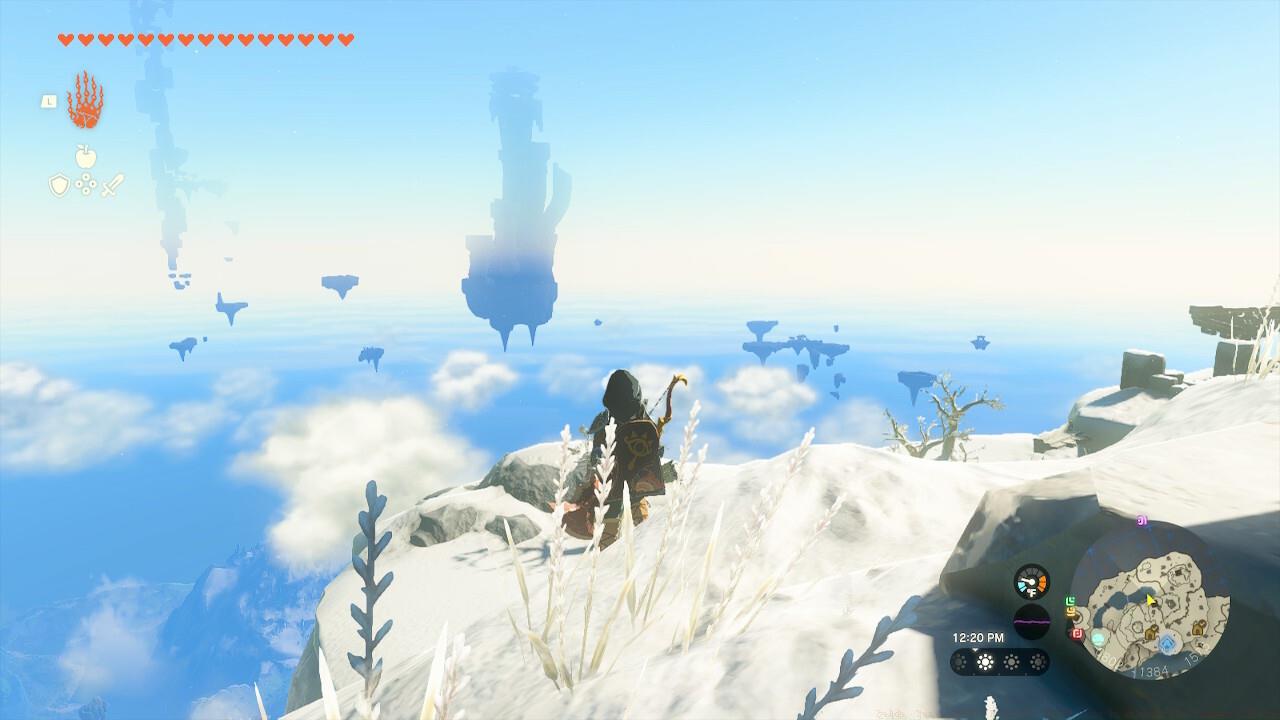The image size is (1280, 720).
Task: Click the apple food item icon
Action: pos(85,156)
